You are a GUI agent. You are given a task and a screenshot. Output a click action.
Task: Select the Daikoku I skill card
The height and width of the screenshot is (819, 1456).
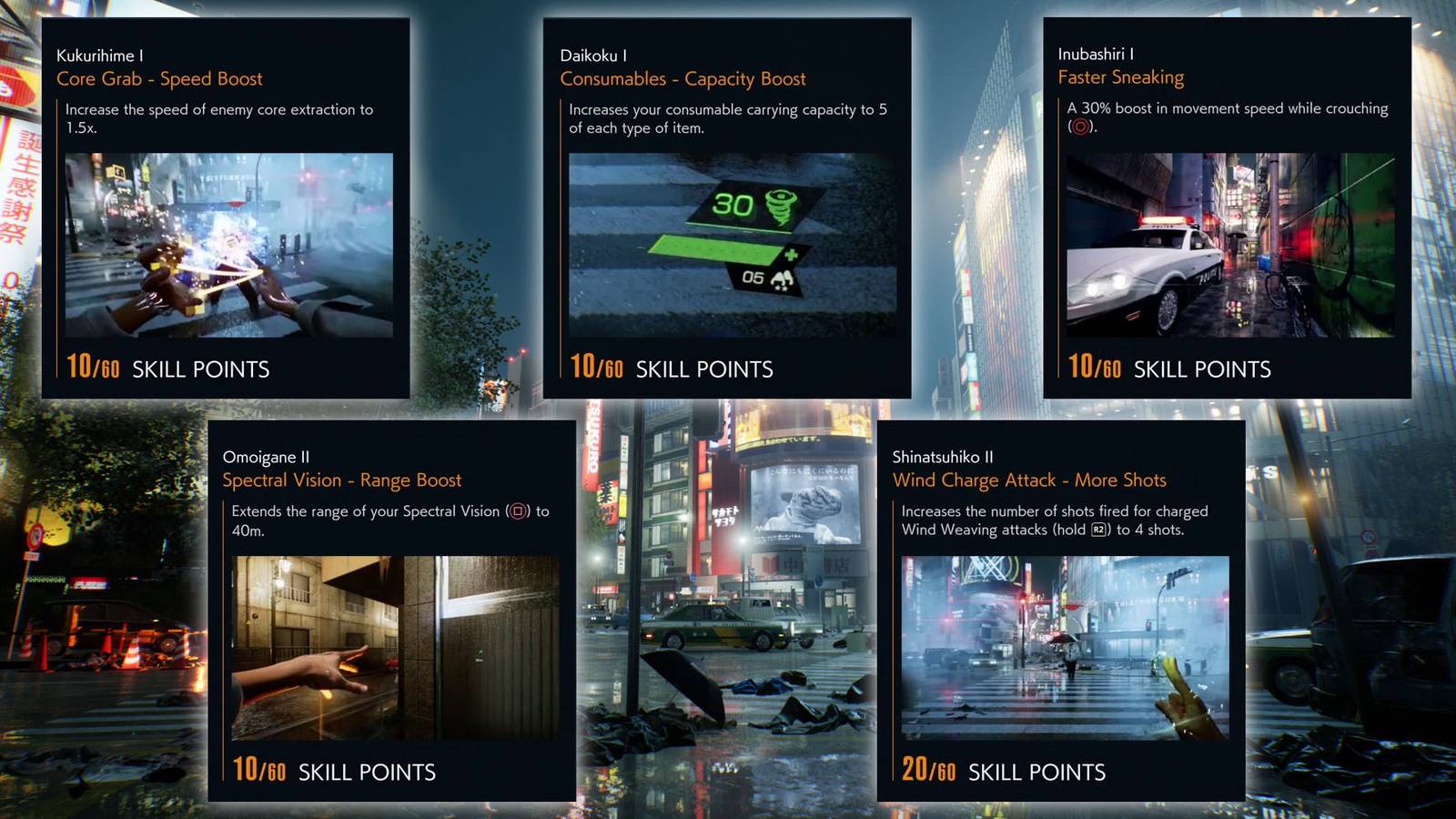click(x=728, y=209)
